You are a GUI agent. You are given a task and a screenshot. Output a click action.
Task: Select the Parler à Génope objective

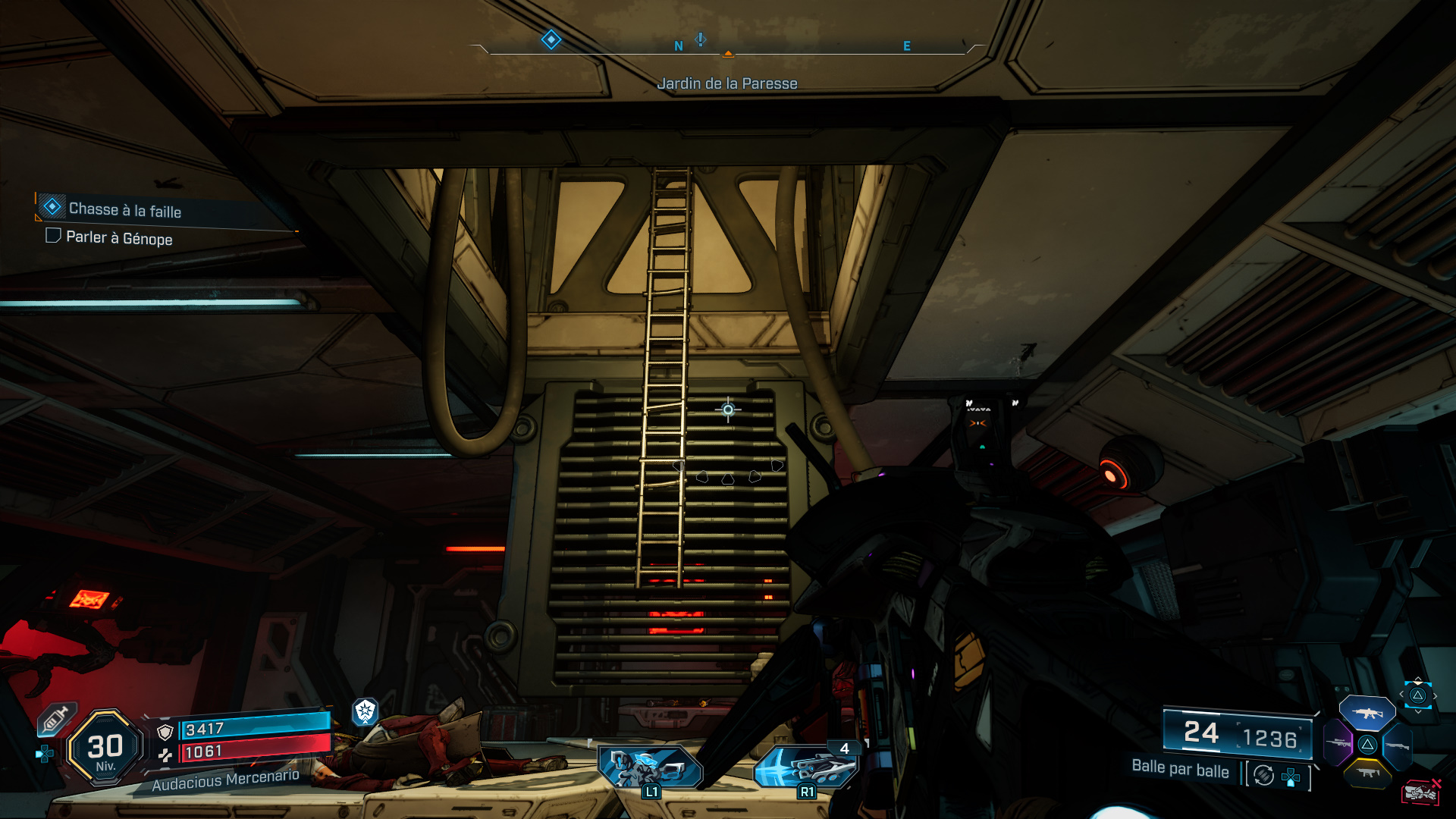tap(119, 238)
